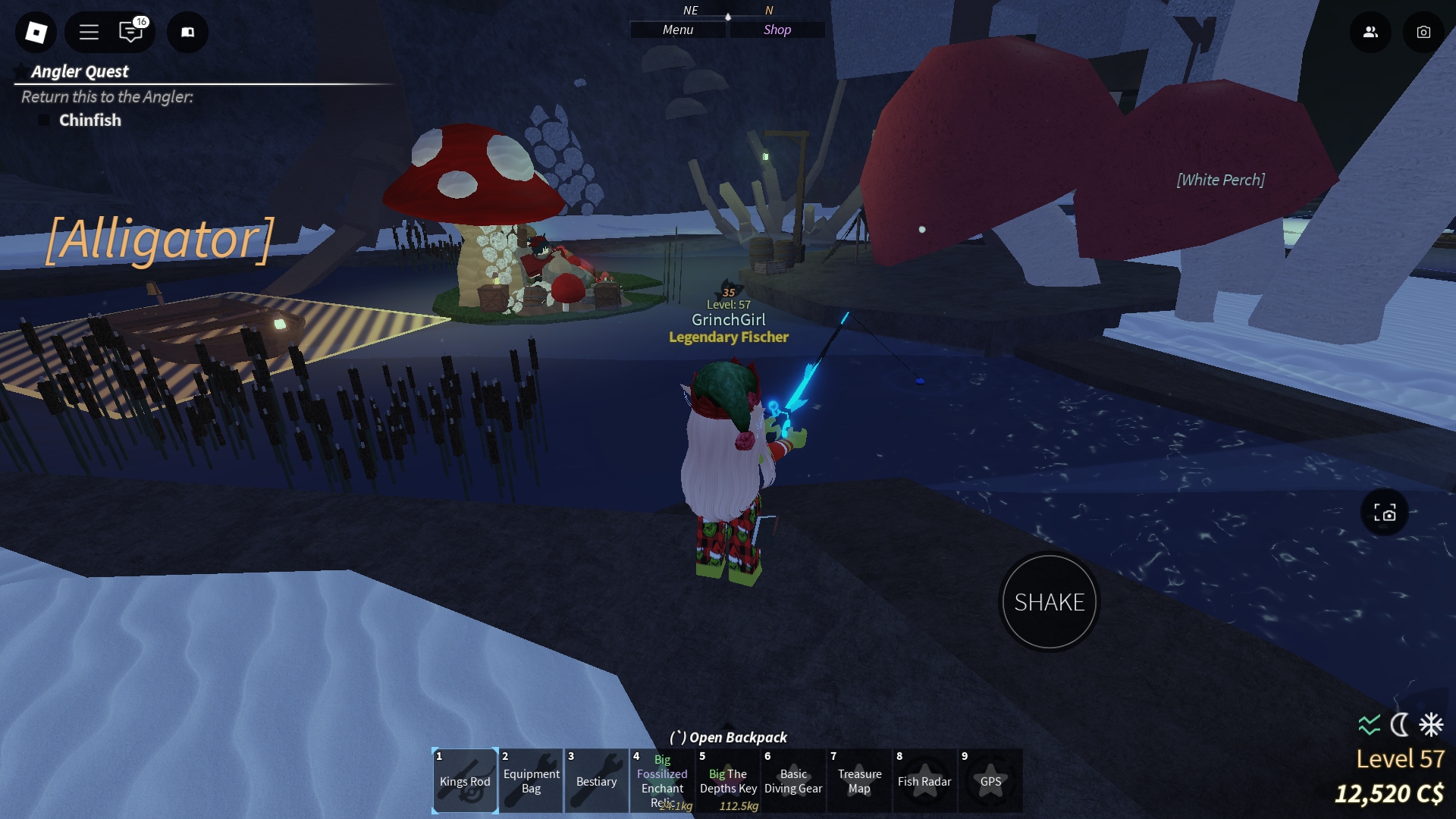Toggle the crescent moon time indicator
Viewport: 1456px width, 819px height.
(x=1399, y=726)
